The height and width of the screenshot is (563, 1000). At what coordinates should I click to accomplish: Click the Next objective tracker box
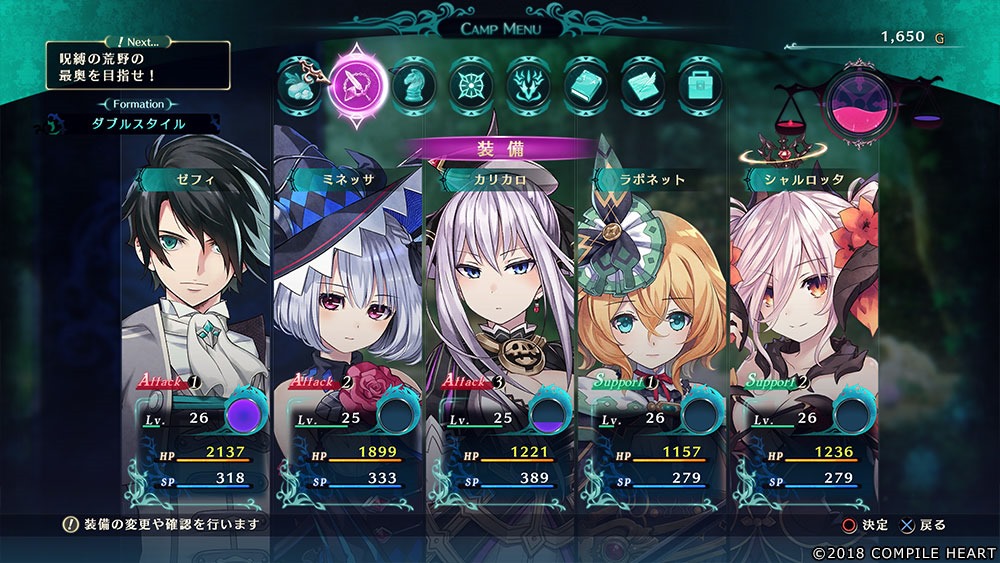pos(137,66)
